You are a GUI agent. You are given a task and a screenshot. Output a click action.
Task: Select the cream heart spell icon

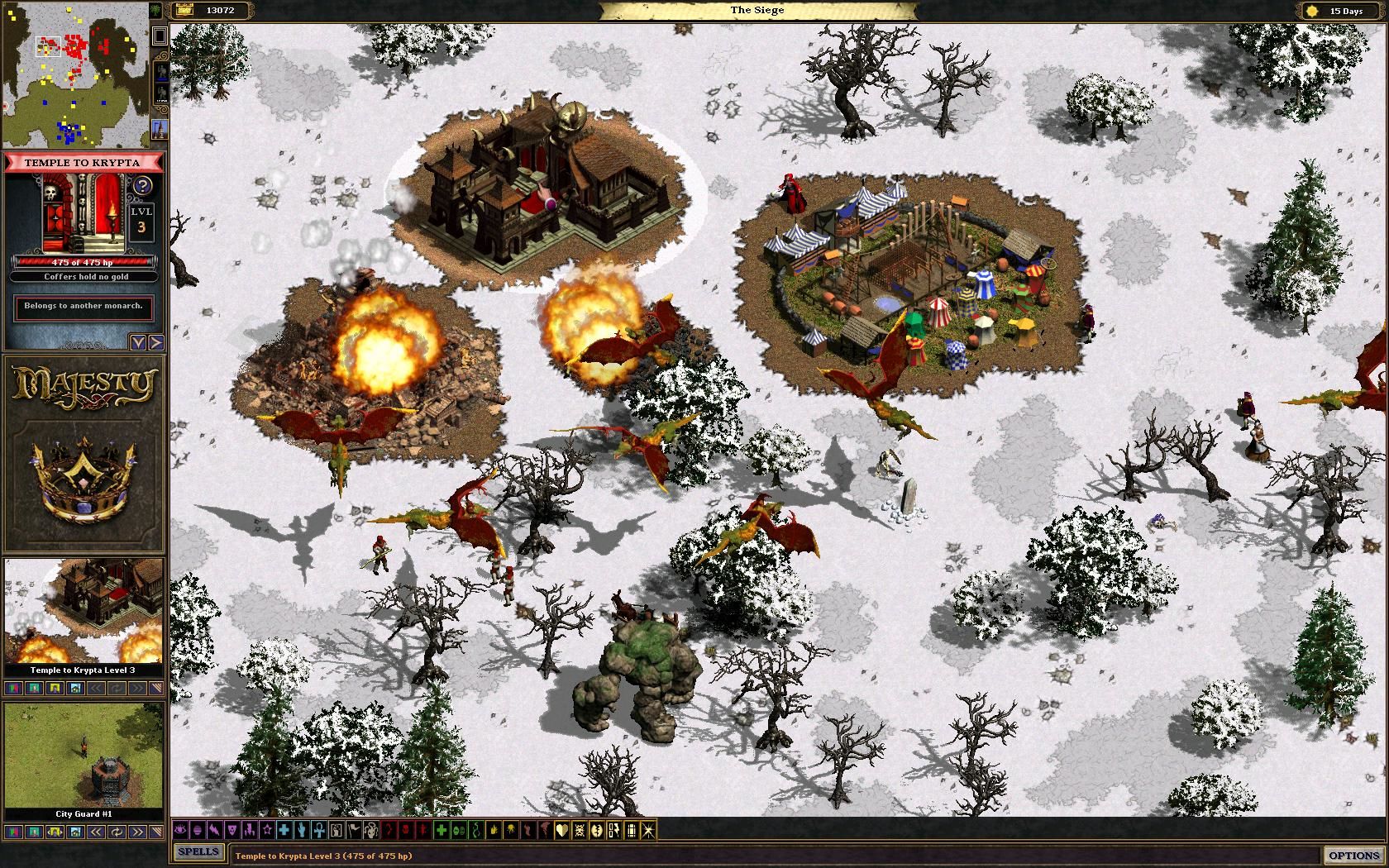click(x=562, y=830)
